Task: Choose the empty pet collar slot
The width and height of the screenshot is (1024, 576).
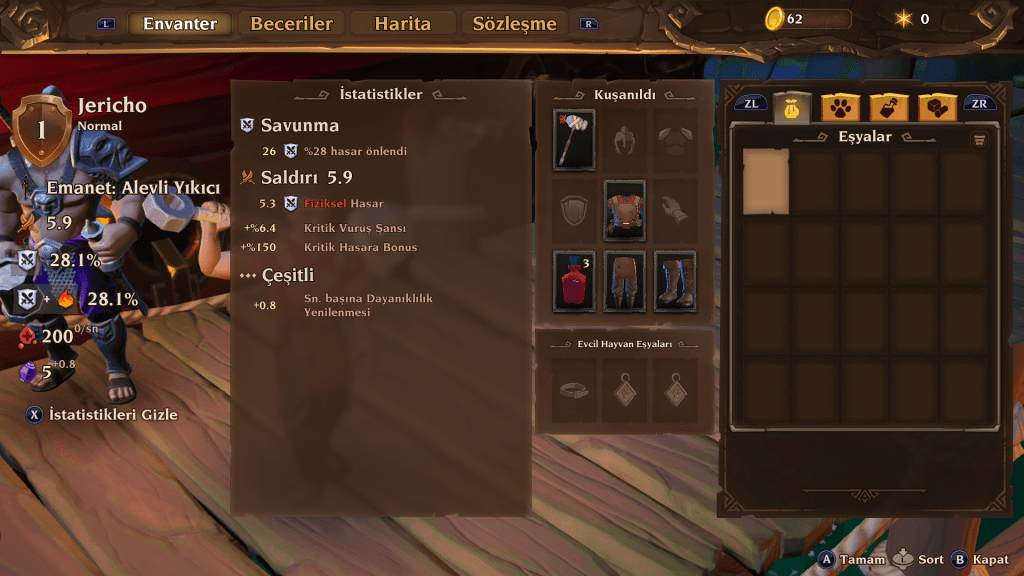Action: pos(574,390)
